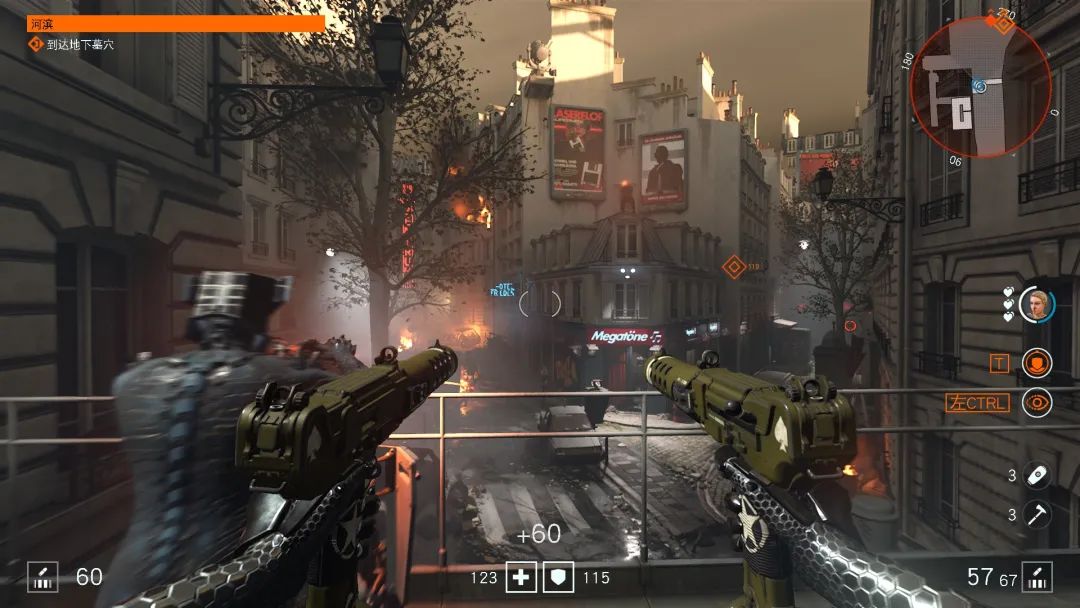1080x608 pixels.
Task: Click the armor shield icon
Action: click(x=558, y=577)
